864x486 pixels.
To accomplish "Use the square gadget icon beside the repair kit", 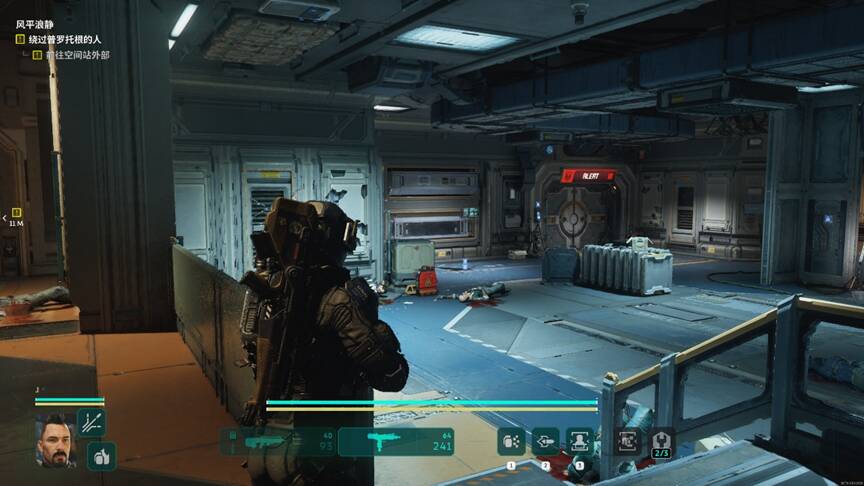I will pyautogui.click(x=629, y=441).
